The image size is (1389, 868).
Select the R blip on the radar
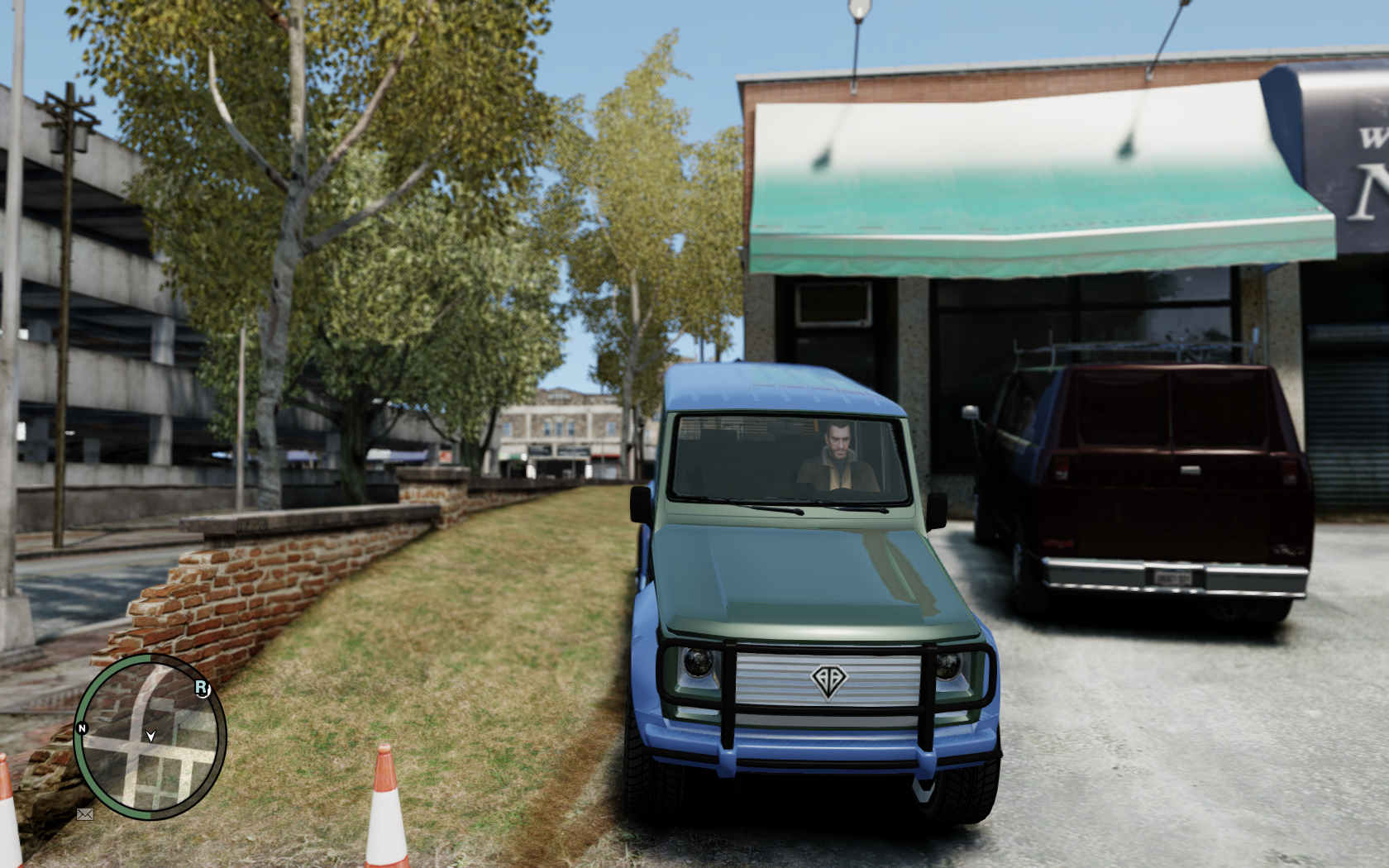[202, 688]
